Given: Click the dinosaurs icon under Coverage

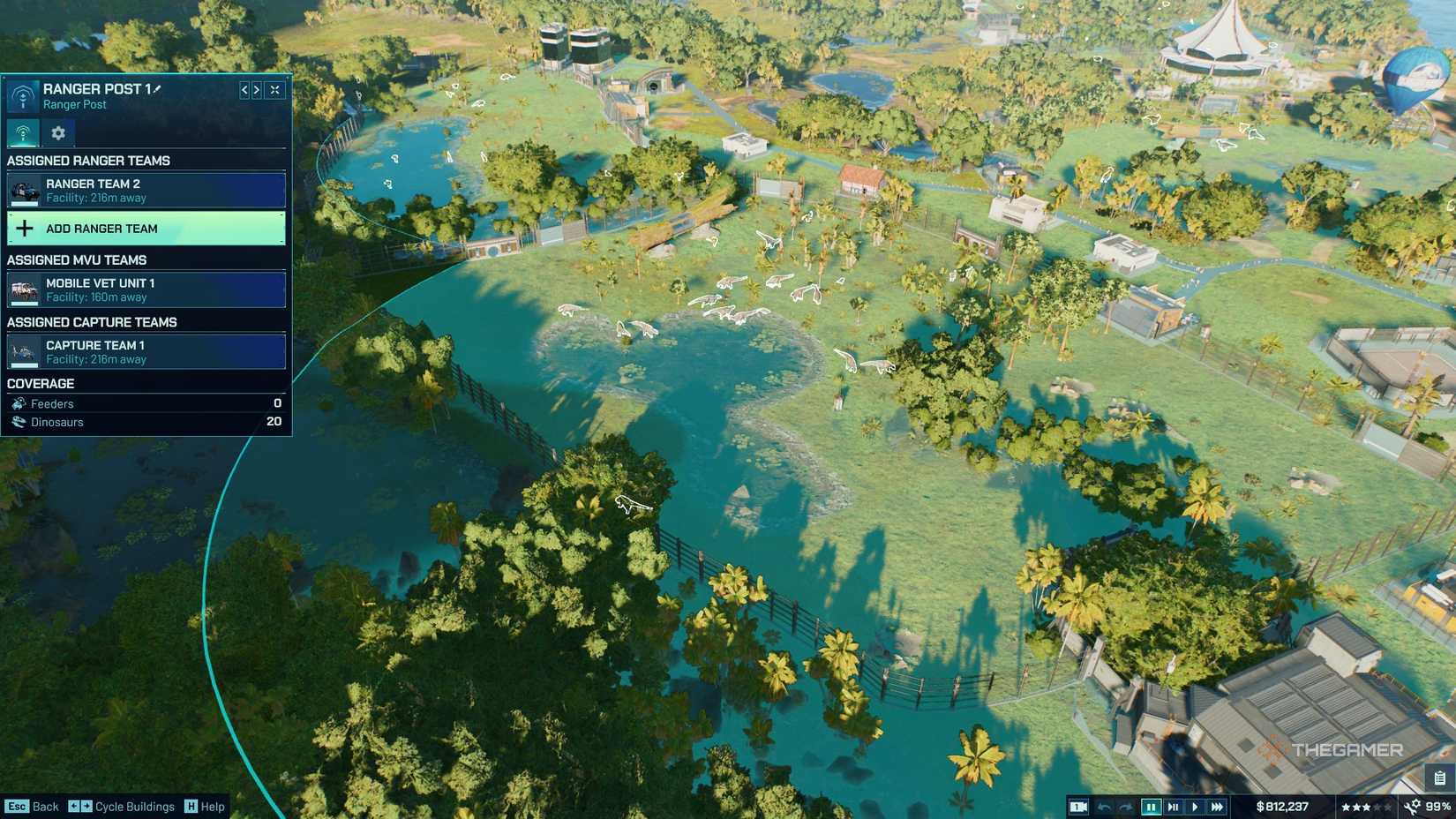Looking at the screenshot, I should (x=19, y=422).
